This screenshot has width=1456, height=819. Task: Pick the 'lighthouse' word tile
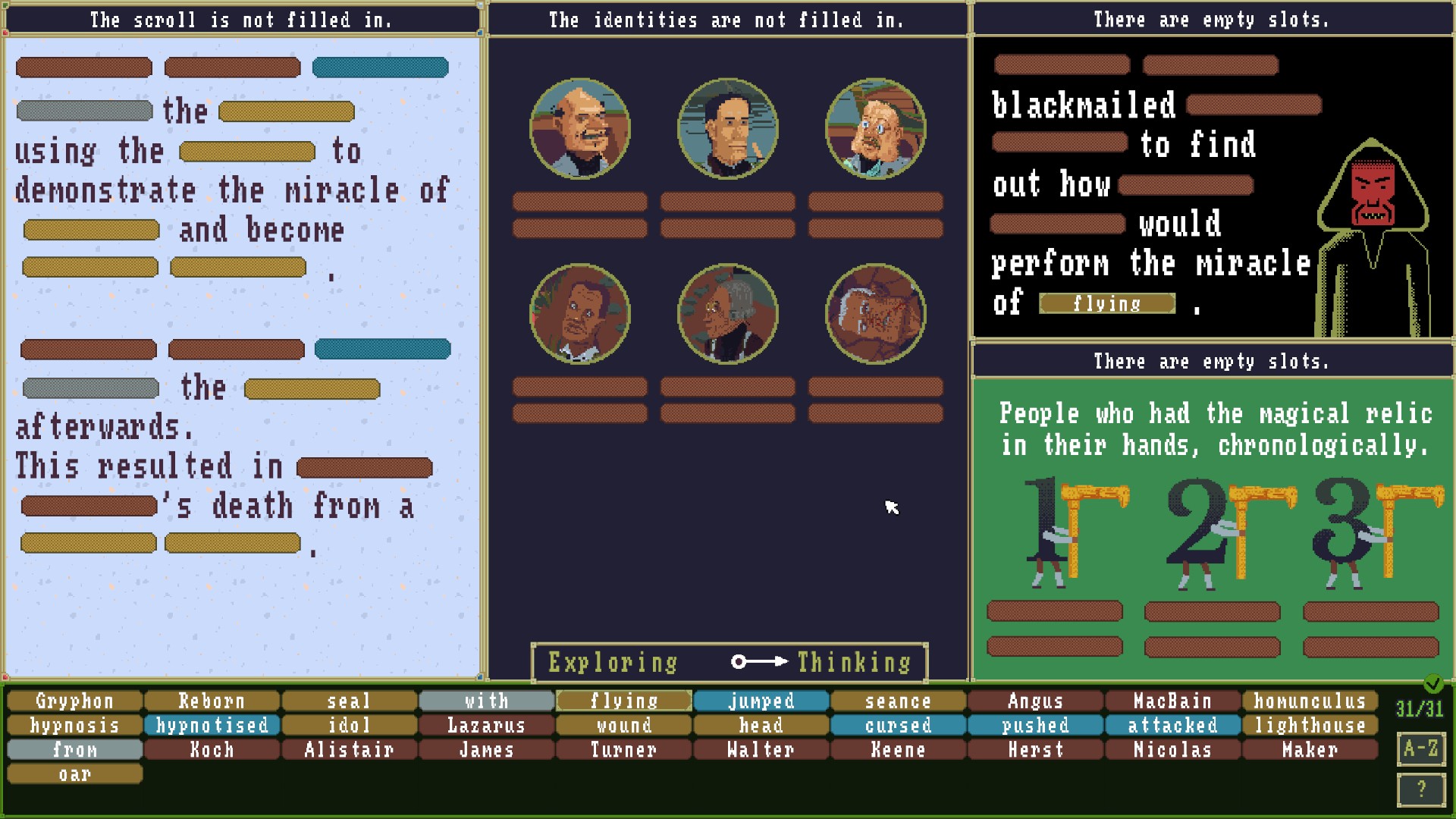point(1310,726)
